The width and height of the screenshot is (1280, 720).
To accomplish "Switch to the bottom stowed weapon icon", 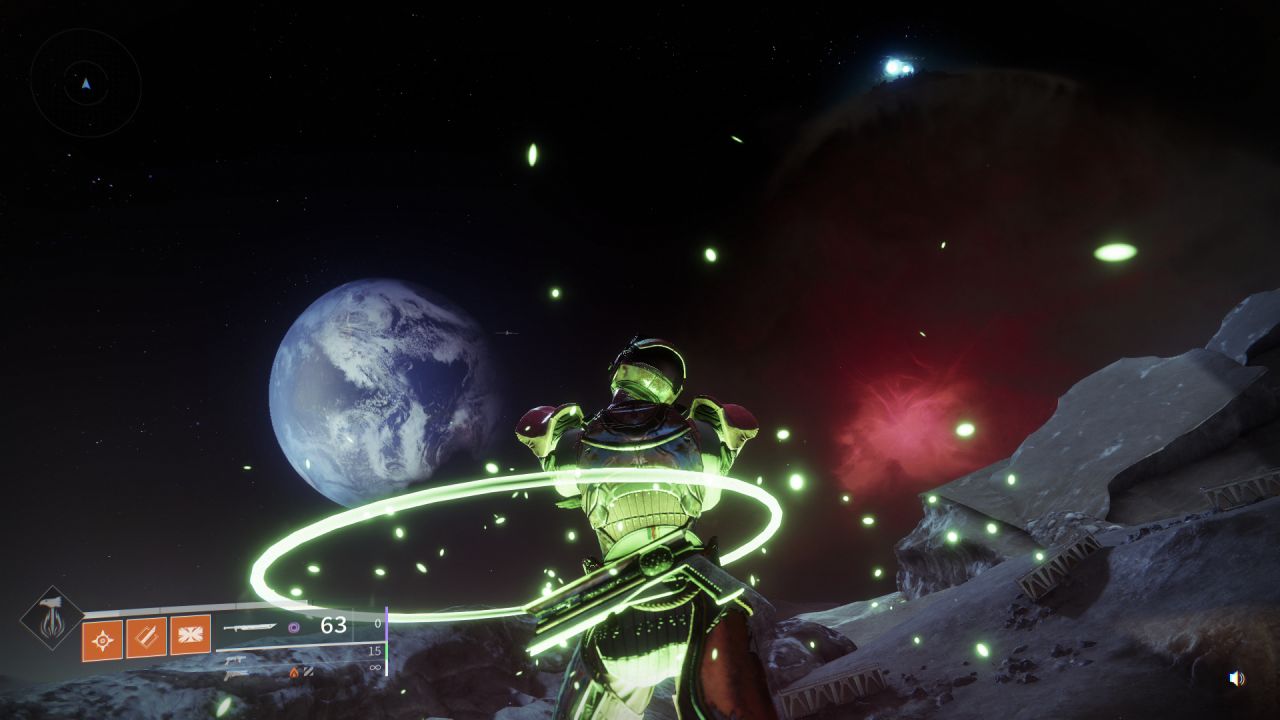I will [x=237, y=674].
